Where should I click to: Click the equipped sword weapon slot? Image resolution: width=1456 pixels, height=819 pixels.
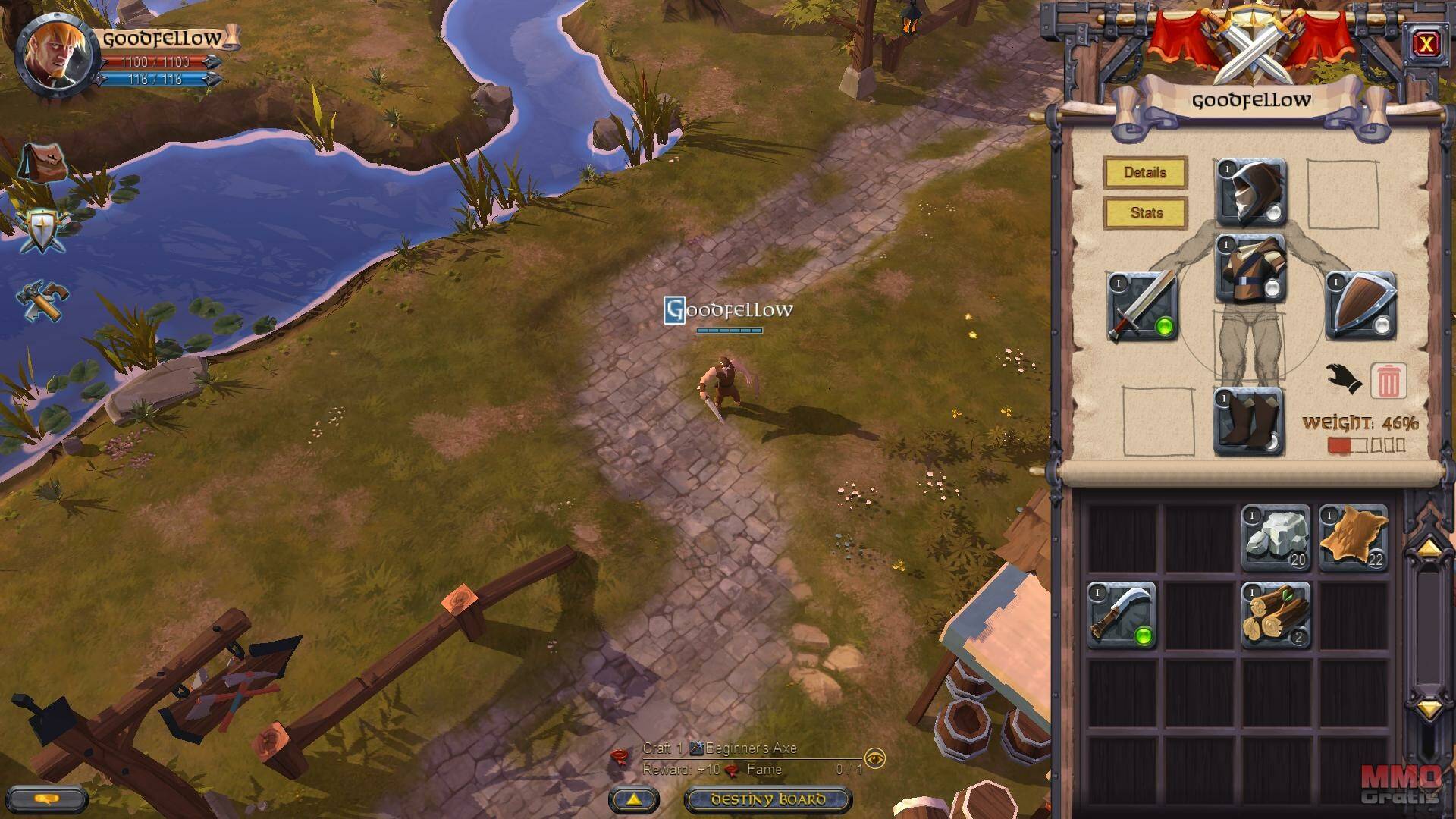coord(1141,306)
